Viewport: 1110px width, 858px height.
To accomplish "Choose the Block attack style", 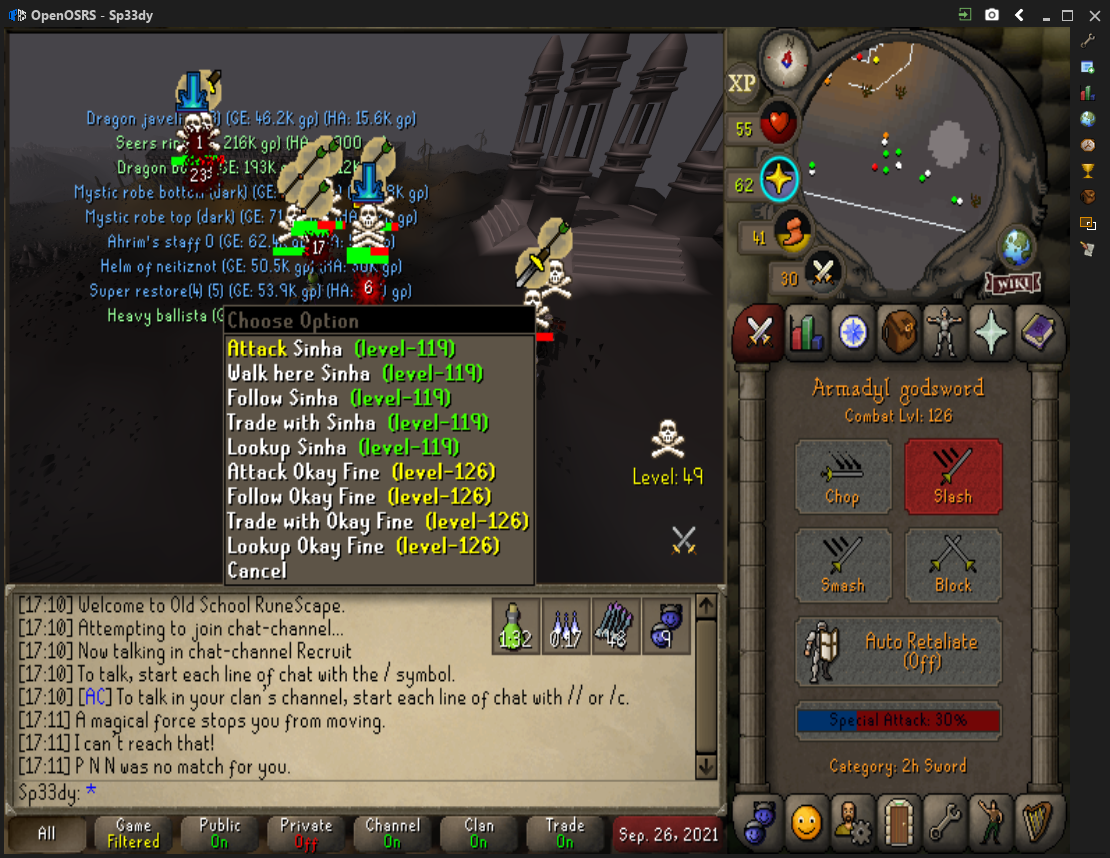I will click(952, 565).
